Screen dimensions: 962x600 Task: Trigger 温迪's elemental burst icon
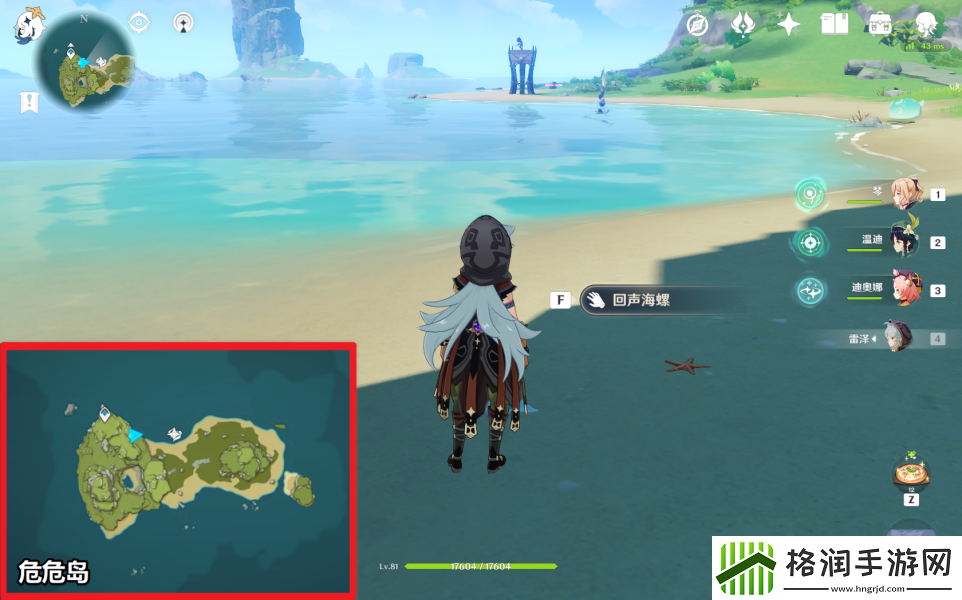pos(810,242)
